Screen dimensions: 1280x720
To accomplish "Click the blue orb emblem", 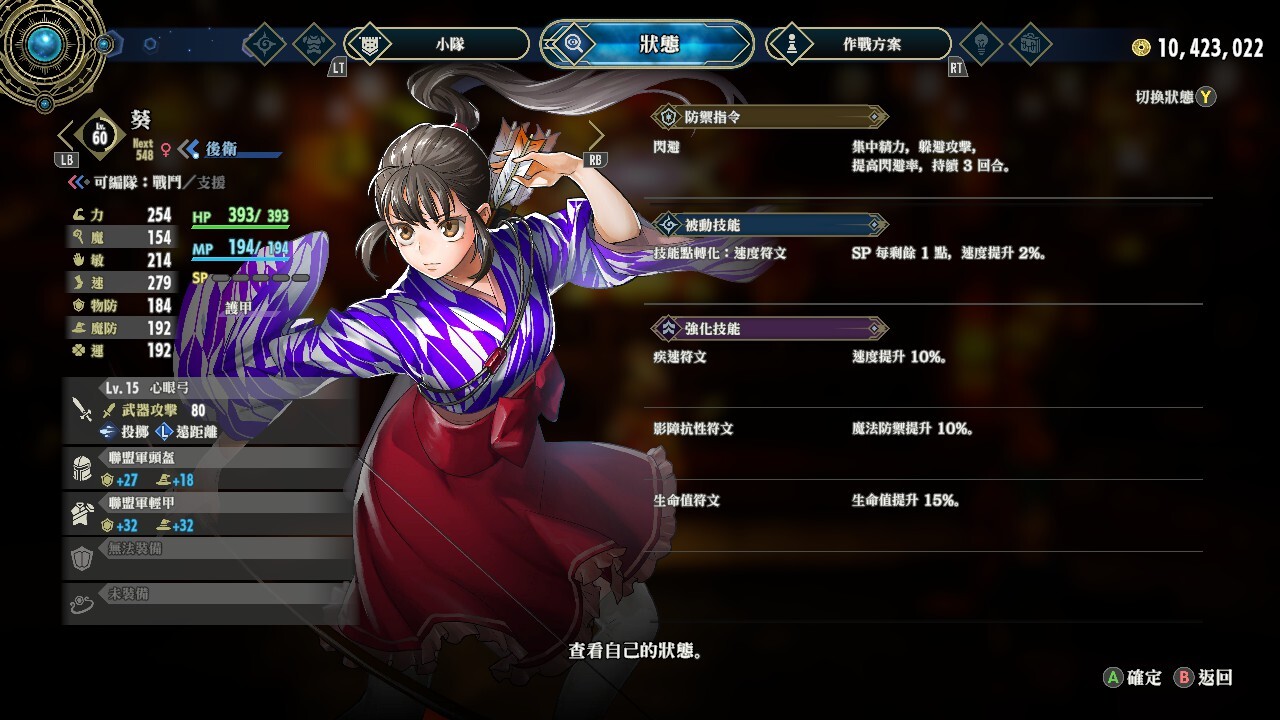I will click(x=44, y=44).
